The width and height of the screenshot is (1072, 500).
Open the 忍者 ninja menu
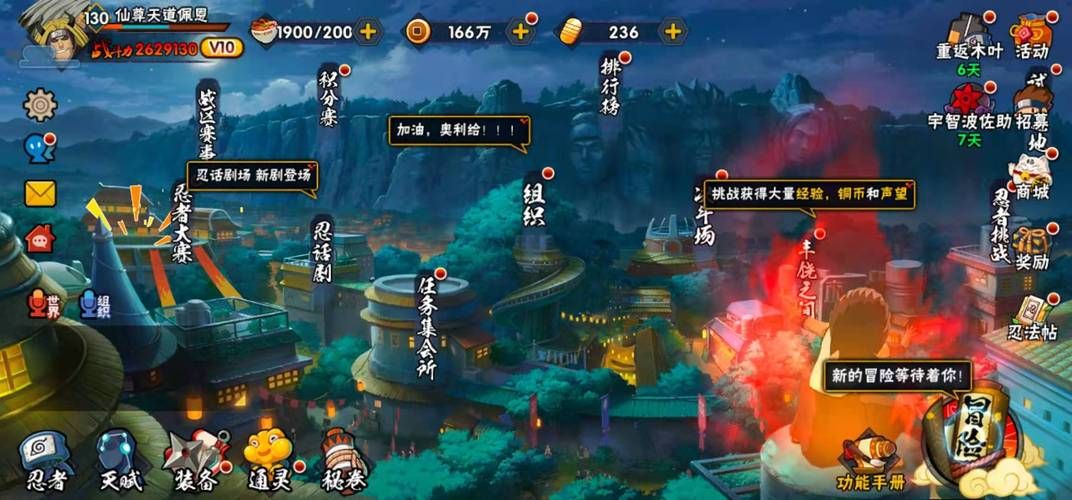click(44, 462)
